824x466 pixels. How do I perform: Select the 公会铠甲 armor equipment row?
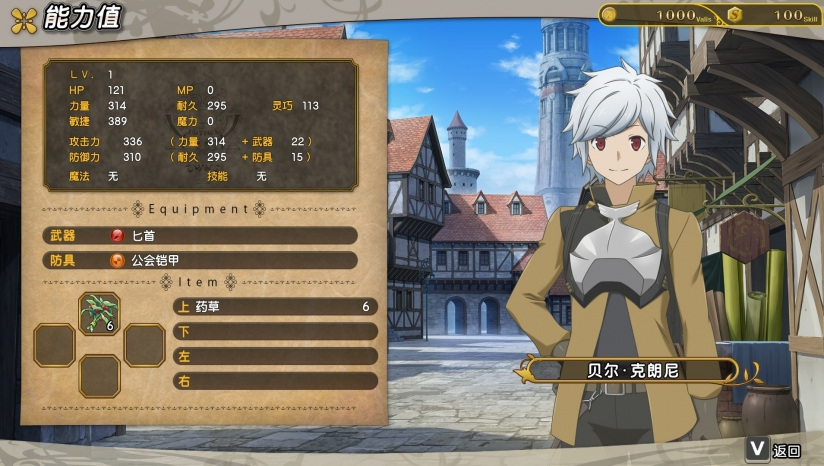pyautogui.click(x=200, y=260)
